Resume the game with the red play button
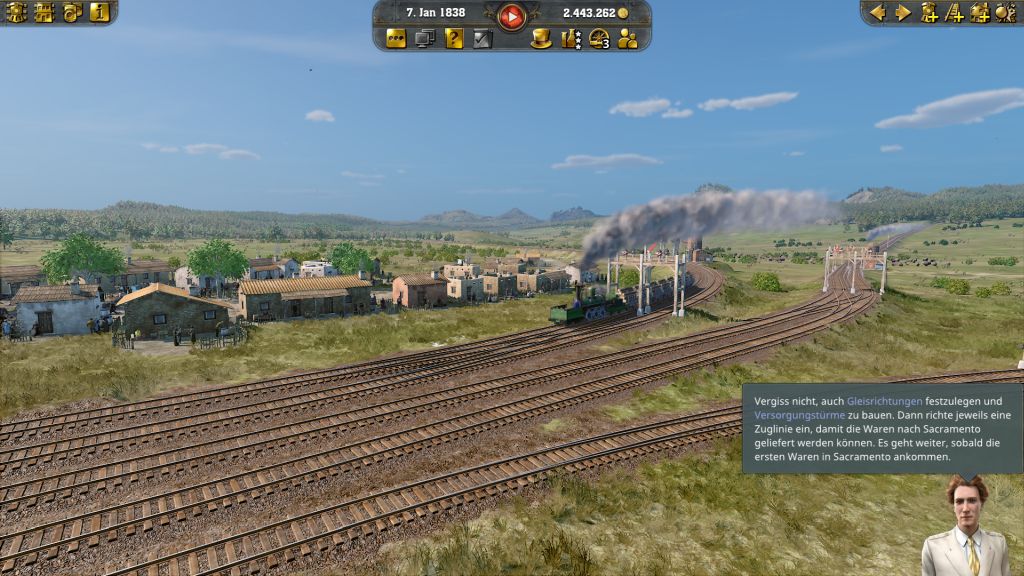The image size is (1024, 576). tap(512, 15)
